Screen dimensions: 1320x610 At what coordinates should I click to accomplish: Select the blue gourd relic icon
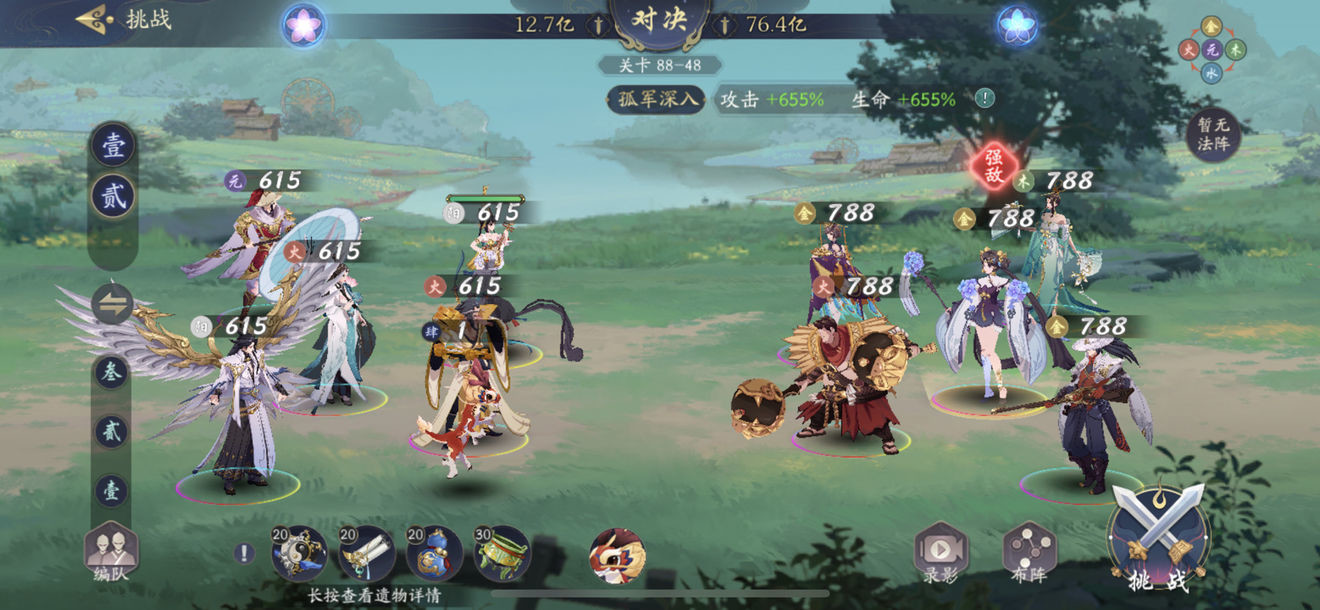click(434, 552)
